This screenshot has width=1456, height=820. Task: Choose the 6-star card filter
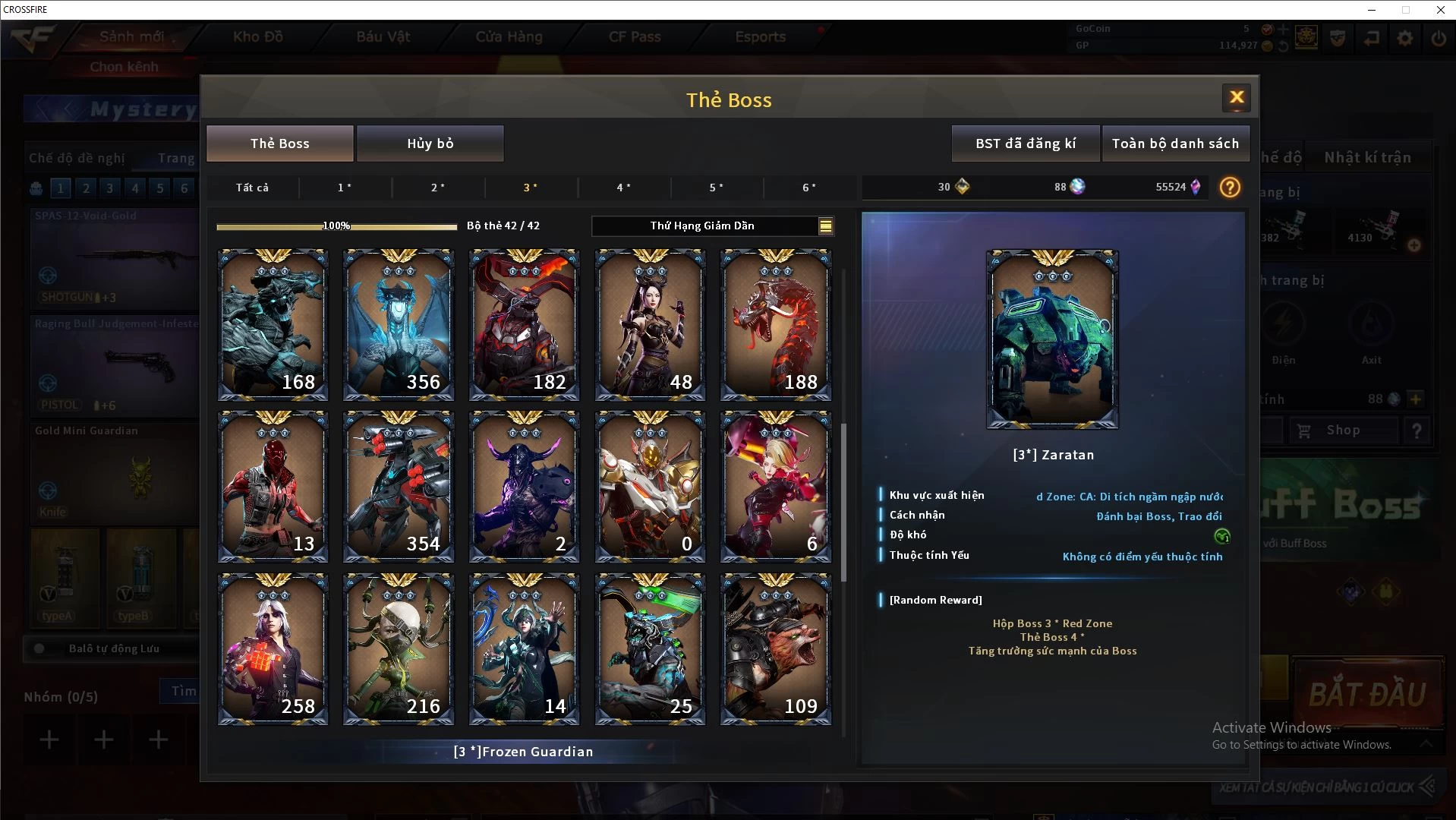[x=809, y=188]
